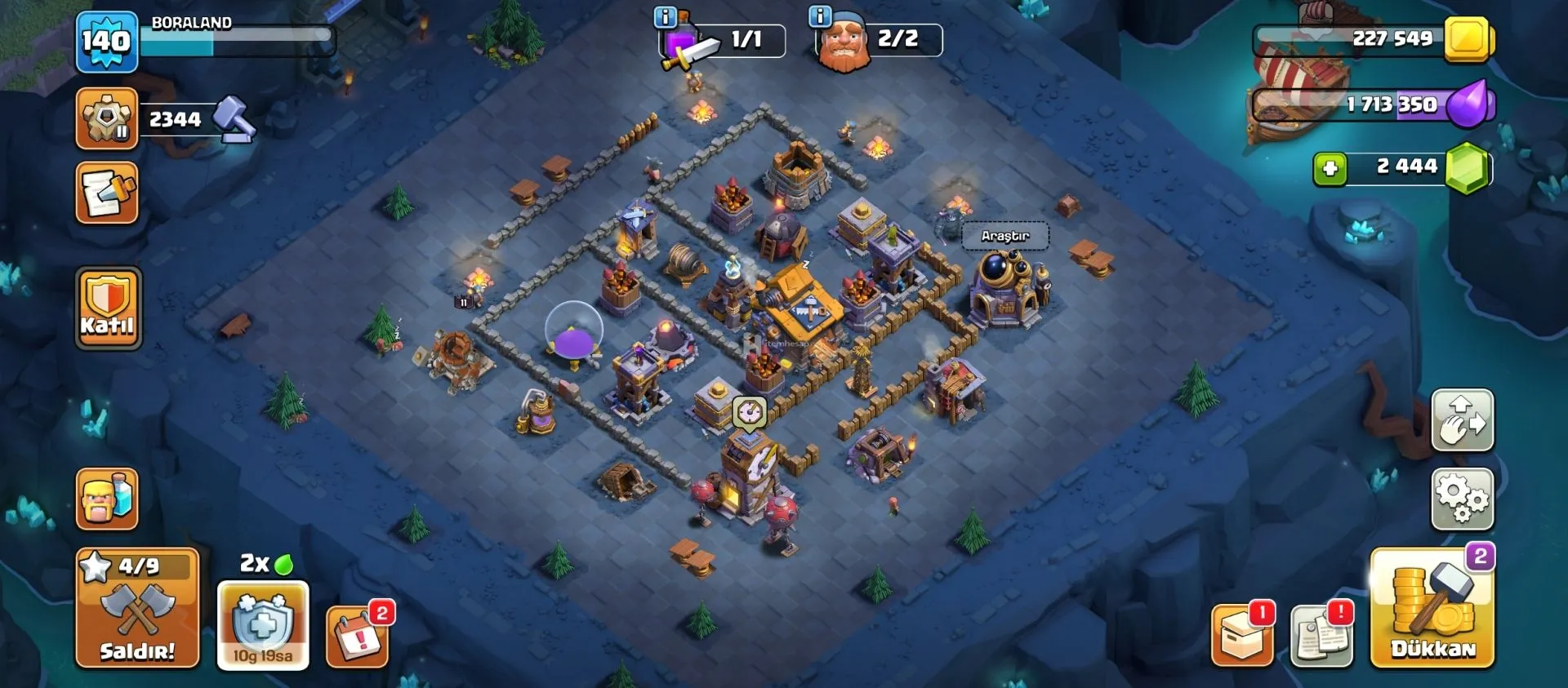Viewport: 1568px width, 688px height.
Task: Open the level 140 player profile badge
Action: [x=107, y=41]
